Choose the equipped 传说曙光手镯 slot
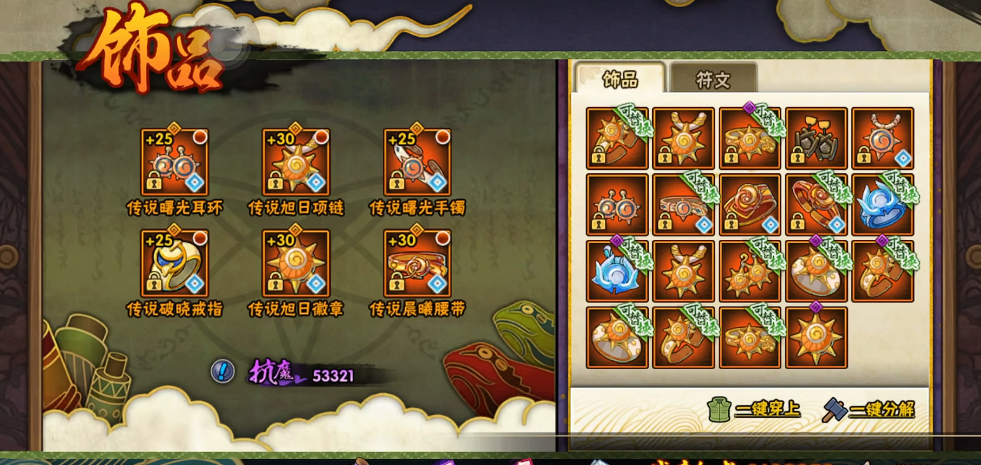 coord(417,161)
